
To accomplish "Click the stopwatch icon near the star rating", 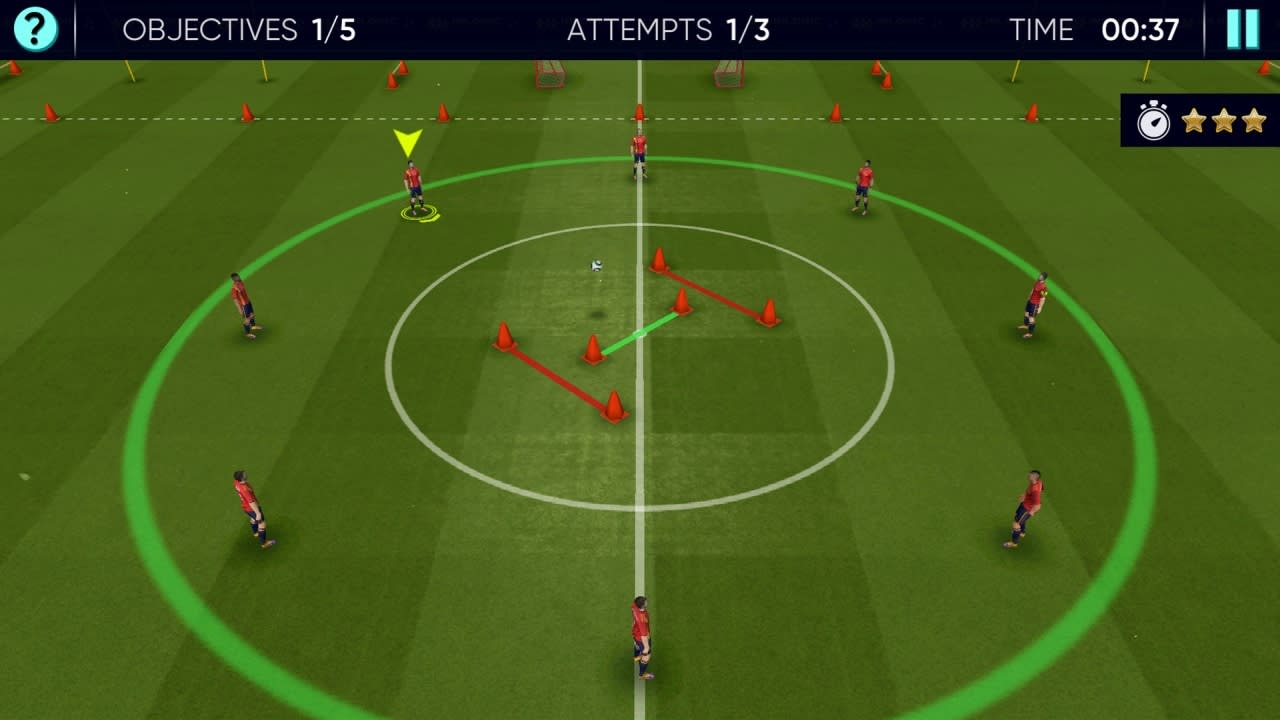I will [1152, 121].
